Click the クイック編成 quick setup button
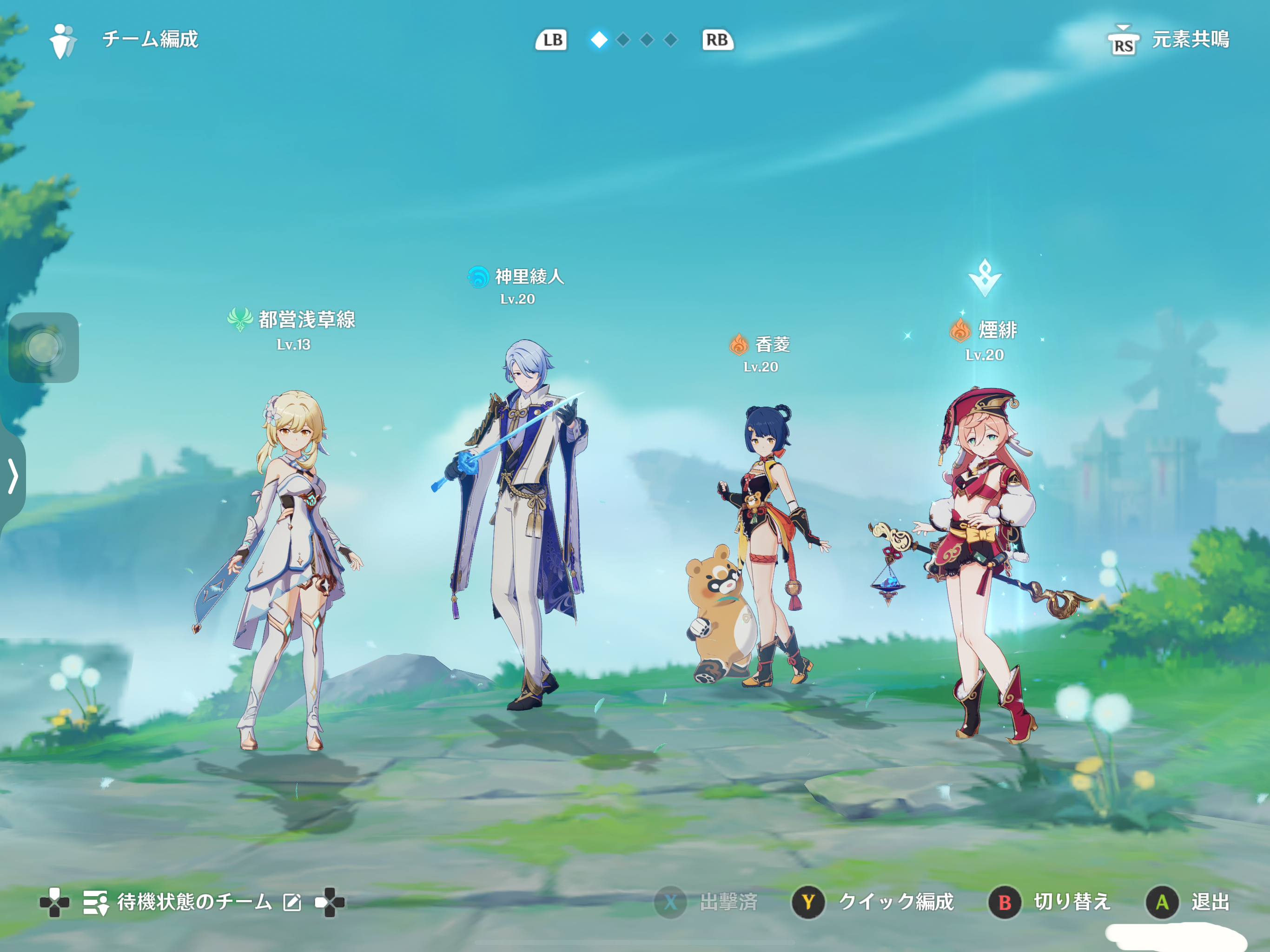This screenshot has width=1270, height=952. (x=873, y=902)
